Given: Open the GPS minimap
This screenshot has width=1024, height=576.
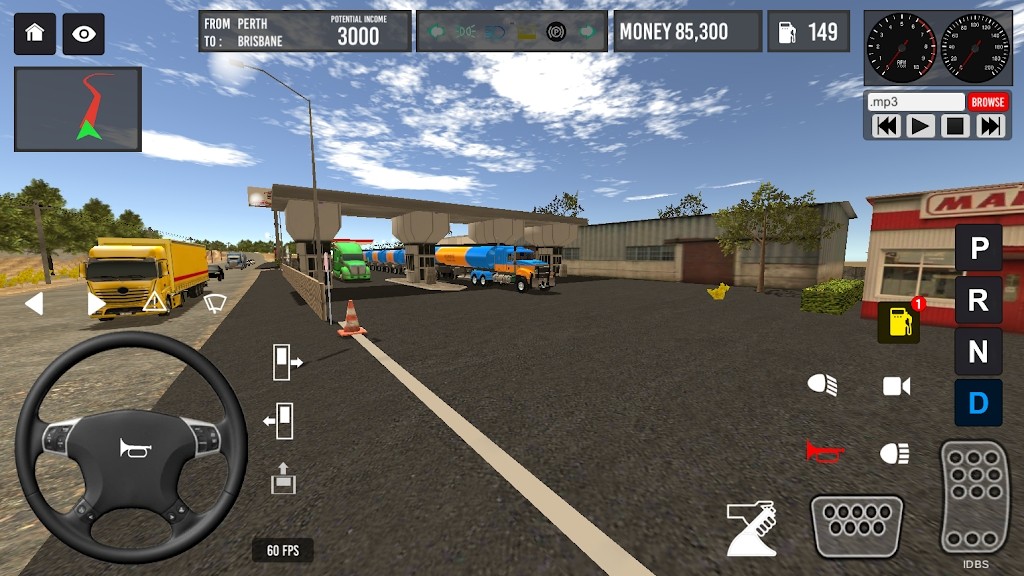Looking at the screenshot, I should [78, 109].
